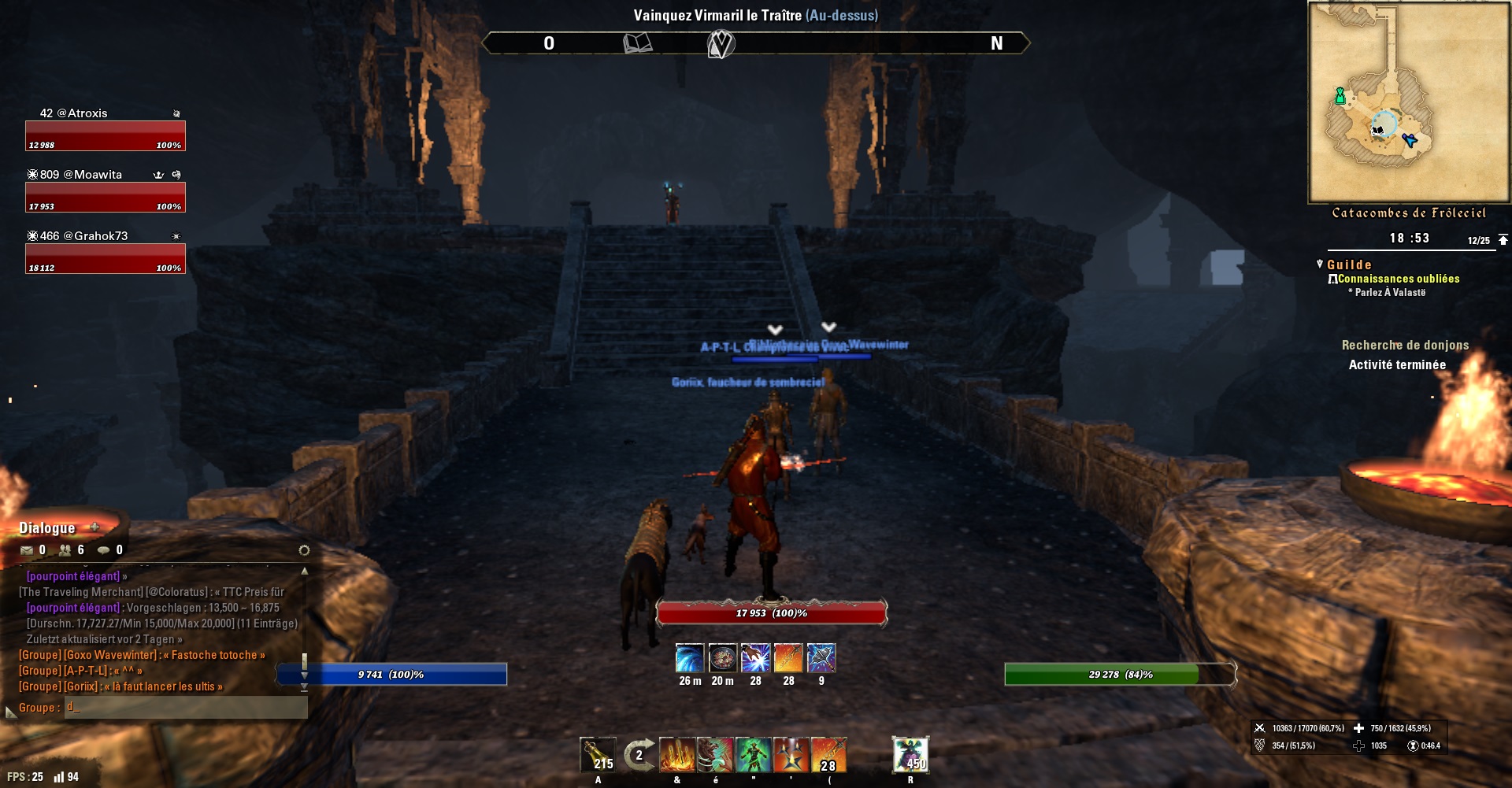This screenshot has height=788, width=1512.
Task: Trigger the green glowing warrior ability
Action: click(753, 754)
